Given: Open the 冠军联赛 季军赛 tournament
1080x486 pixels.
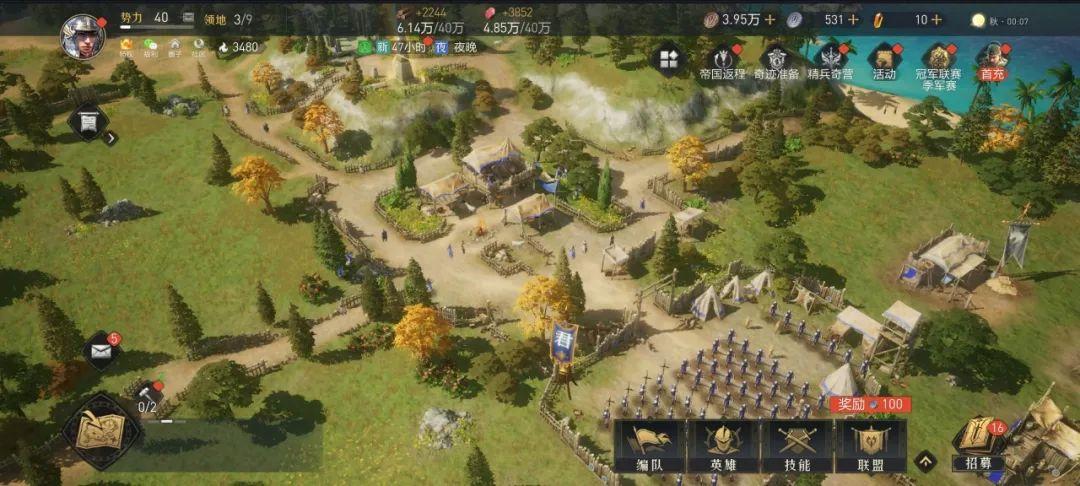Looking at the screenshot, I should click(938, 60).
